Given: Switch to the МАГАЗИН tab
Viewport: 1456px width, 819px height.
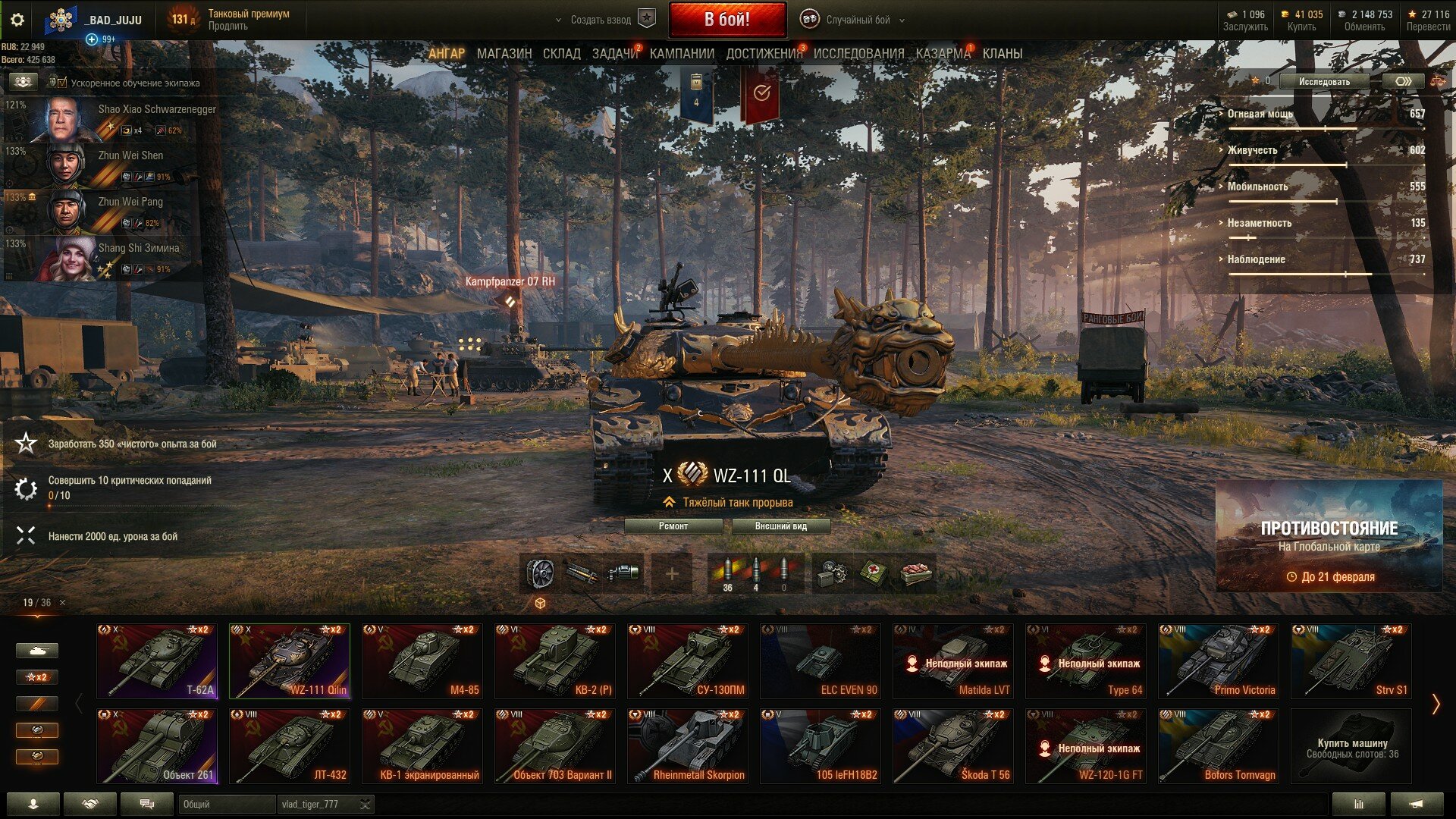Looking at the screenshot, I should click(504, 54).
